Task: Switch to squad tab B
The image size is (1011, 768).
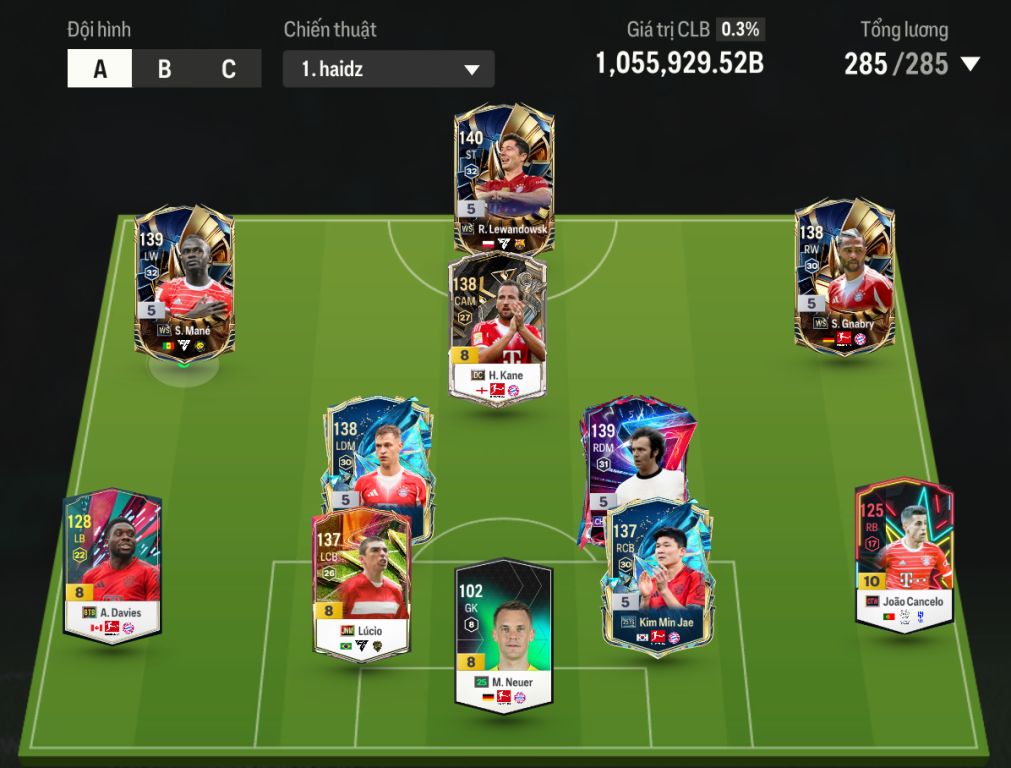Action: click(x=164, y=69)
